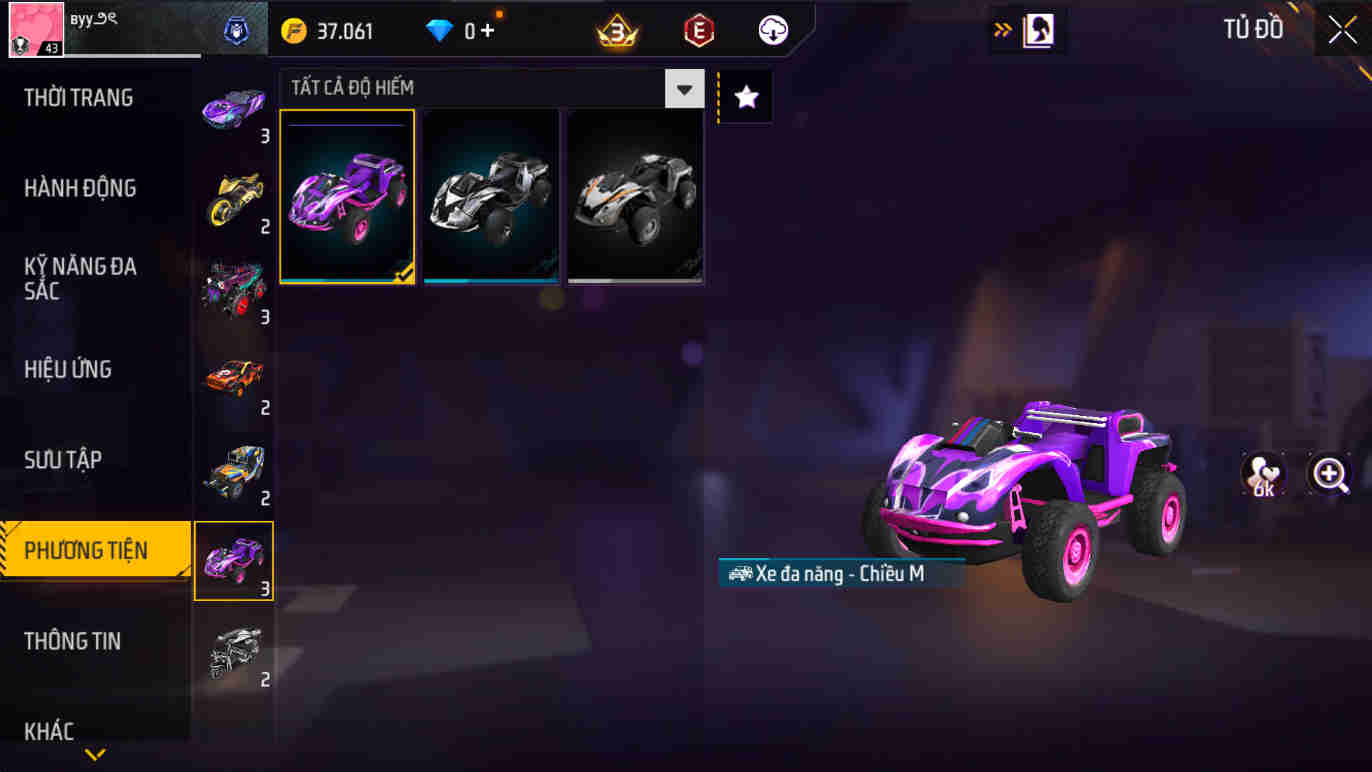Collapse the rarity filter arrow
Viewport: 1372px width, 772px height.
[x=684, y=89]
